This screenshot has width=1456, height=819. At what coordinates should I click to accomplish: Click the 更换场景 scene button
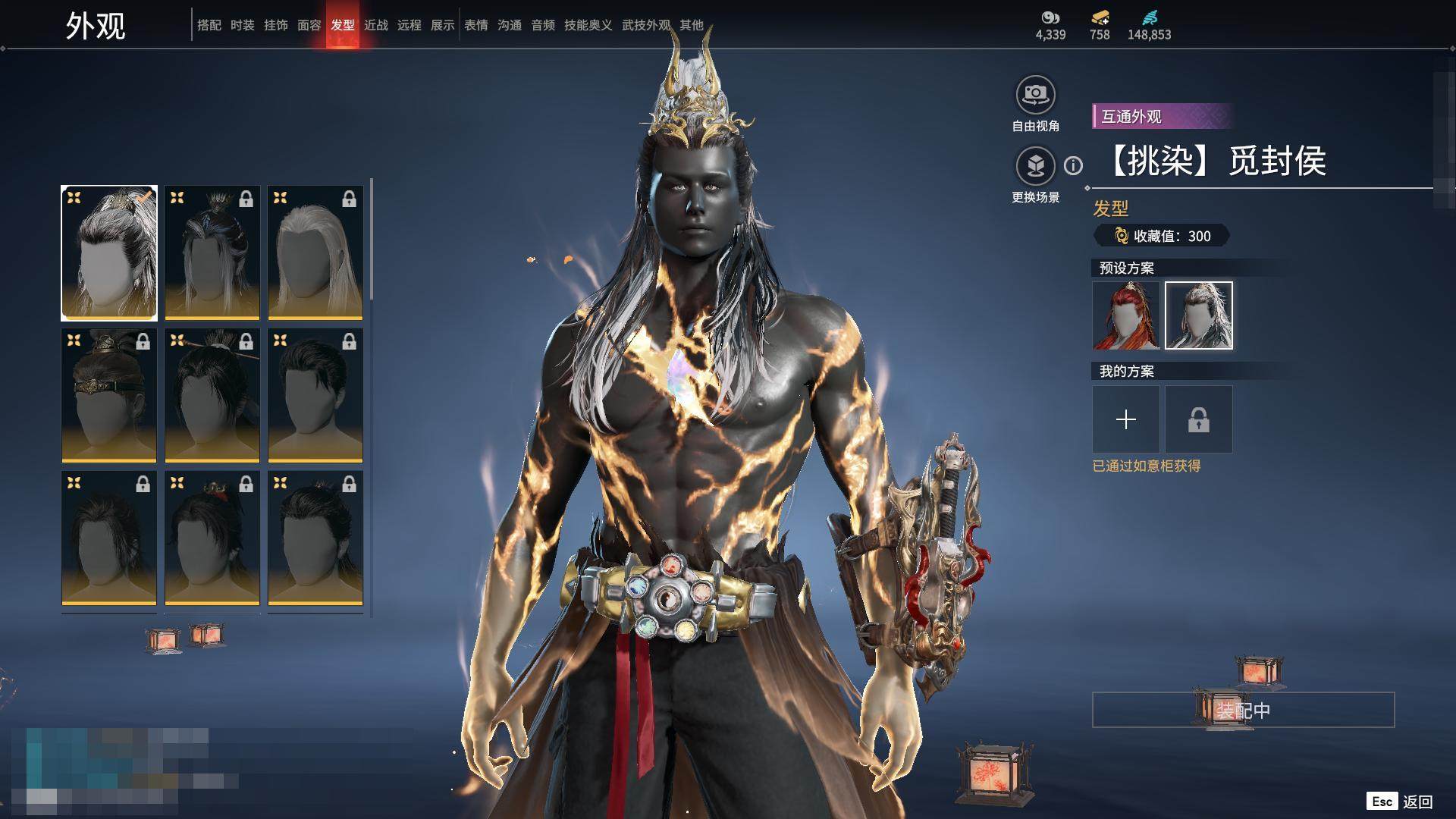pos(1035,166)
